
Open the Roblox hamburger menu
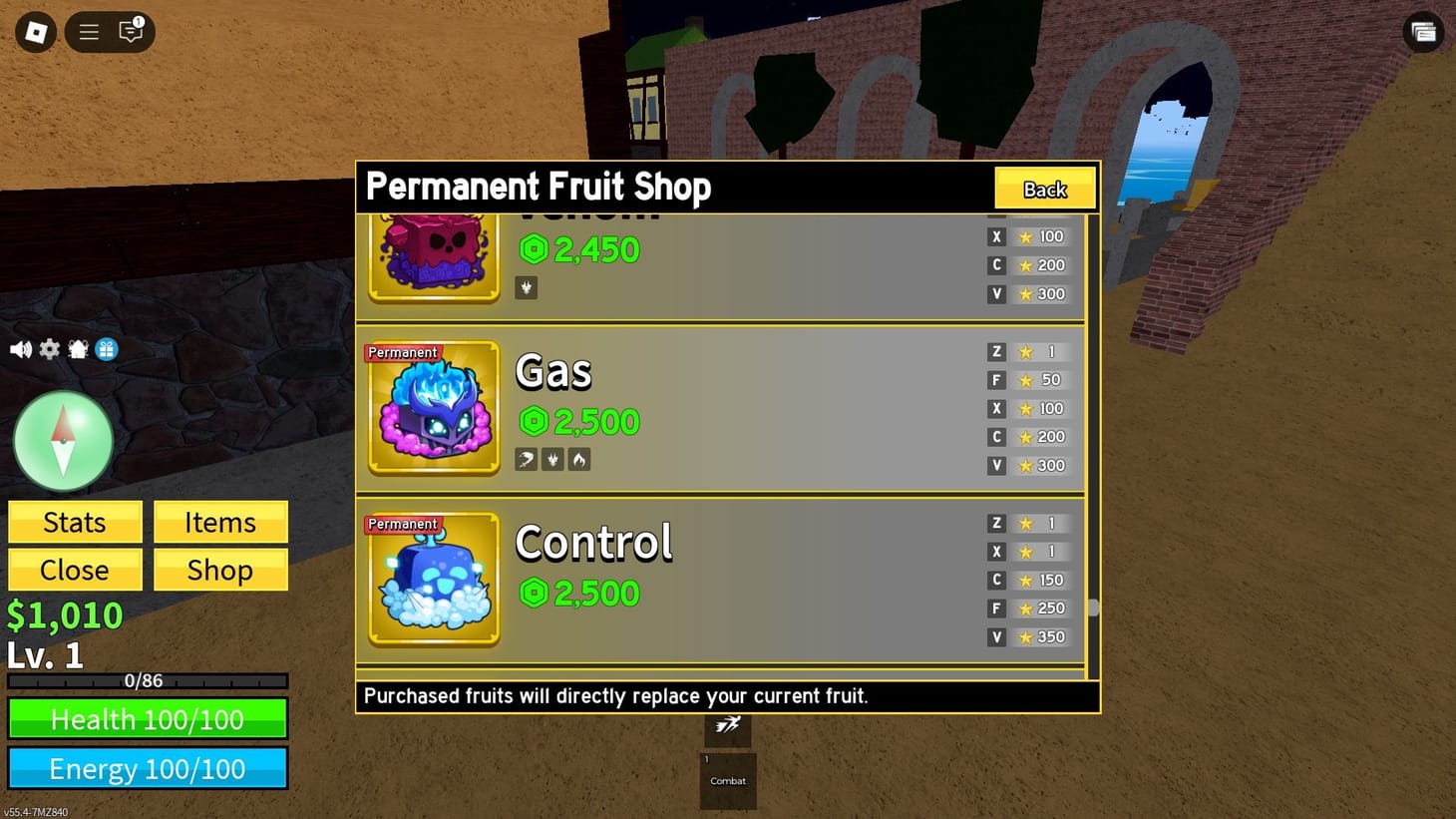[x=88, y=32]
